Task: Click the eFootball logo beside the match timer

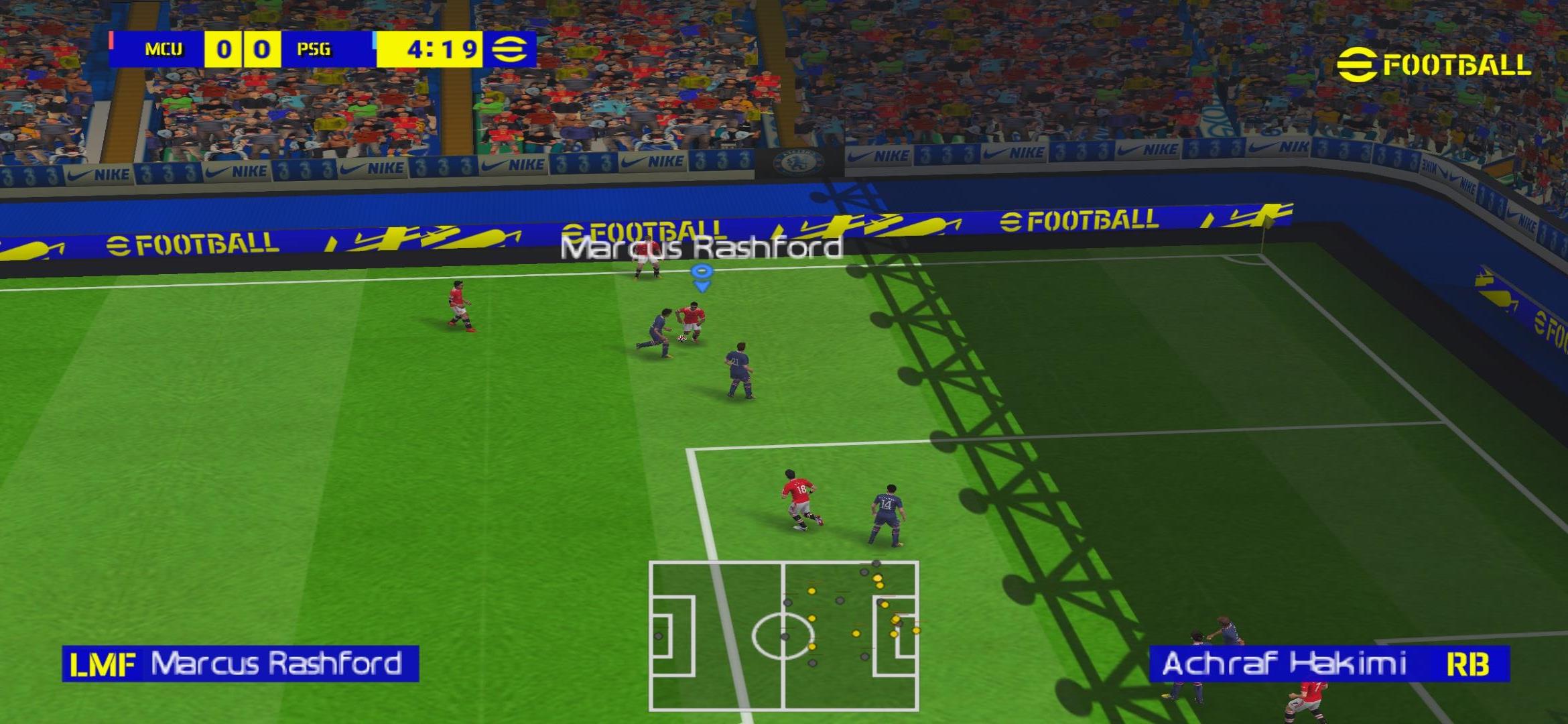Action: (x=510, y=48)
